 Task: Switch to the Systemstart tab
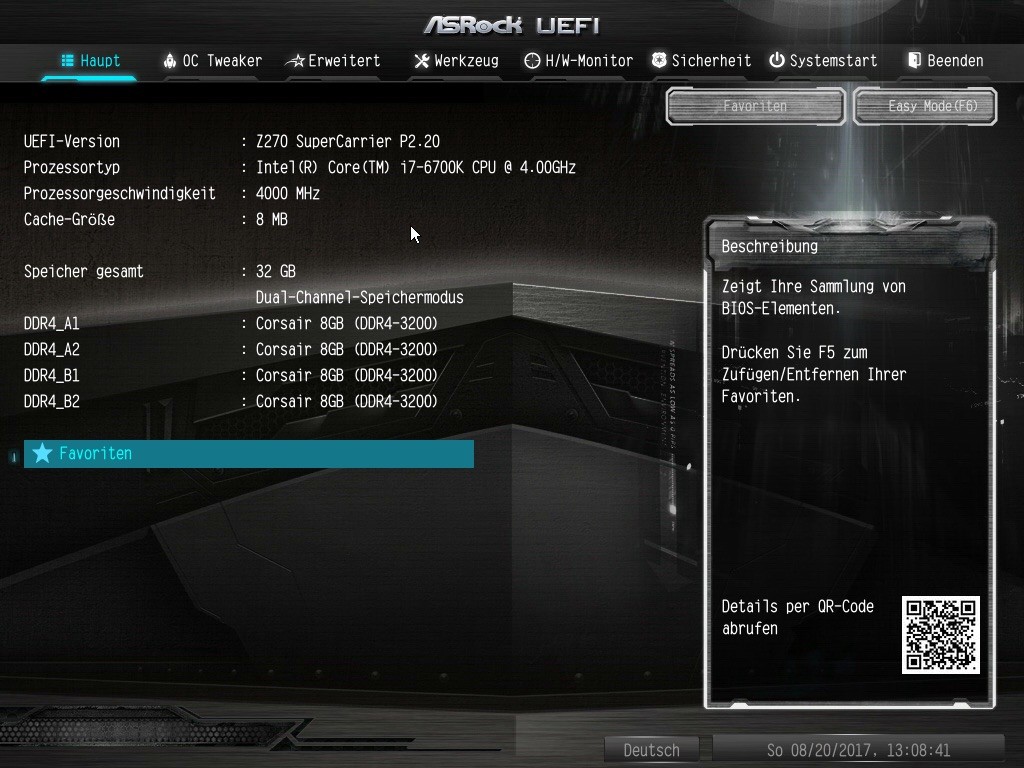[823, 61]
